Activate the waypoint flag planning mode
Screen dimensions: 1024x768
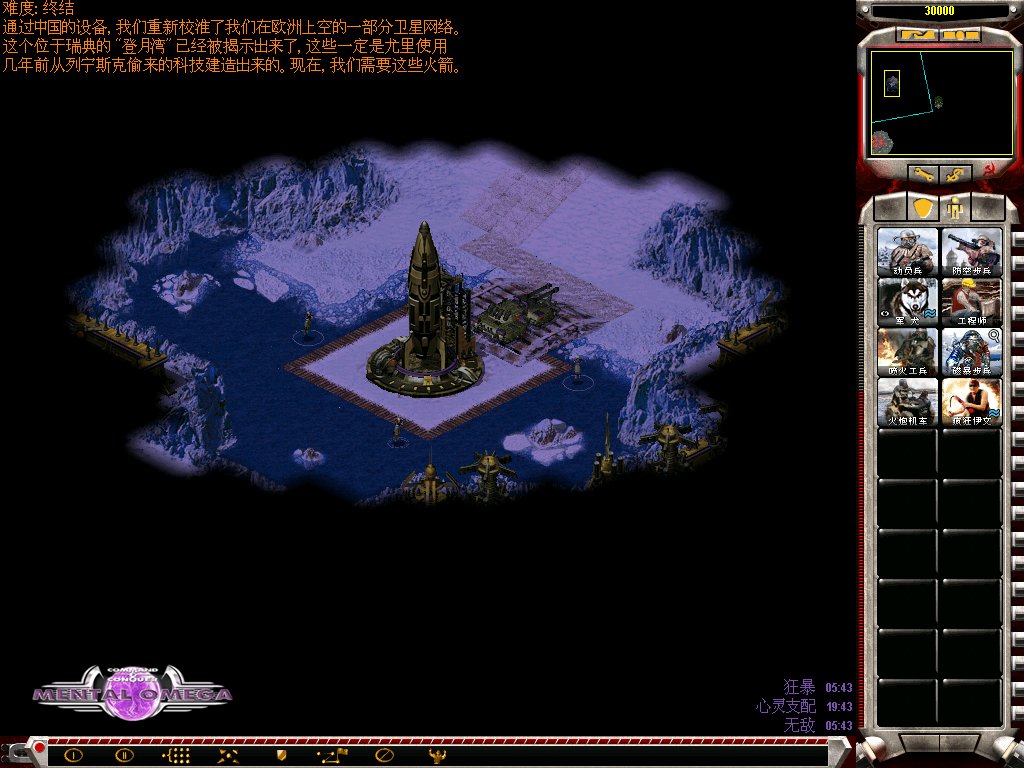point(332,755)
